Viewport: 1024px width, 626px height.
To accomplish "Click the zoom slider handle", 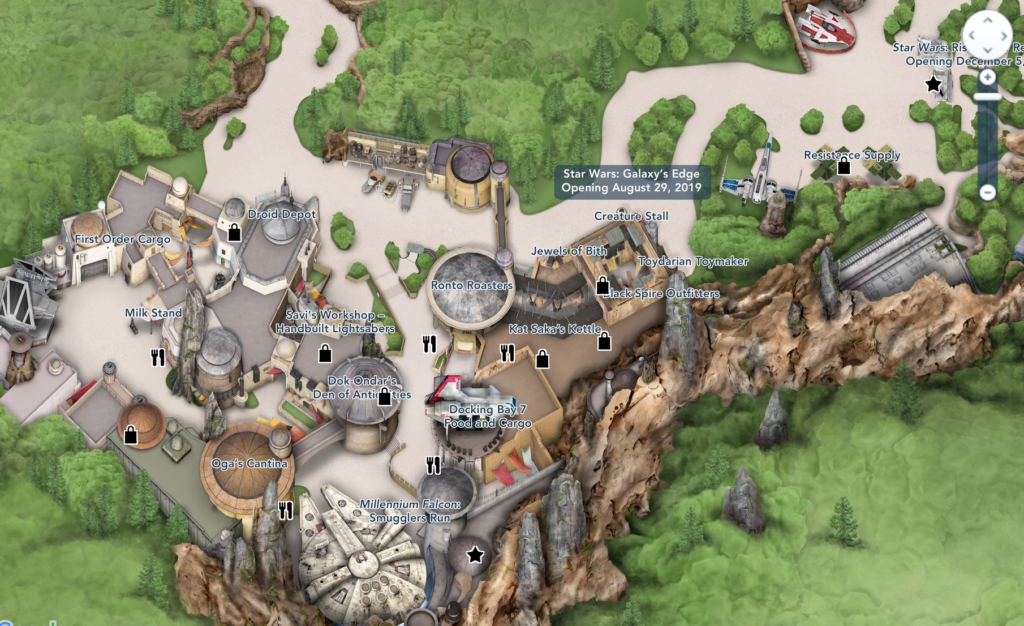I will pos(987,97).
